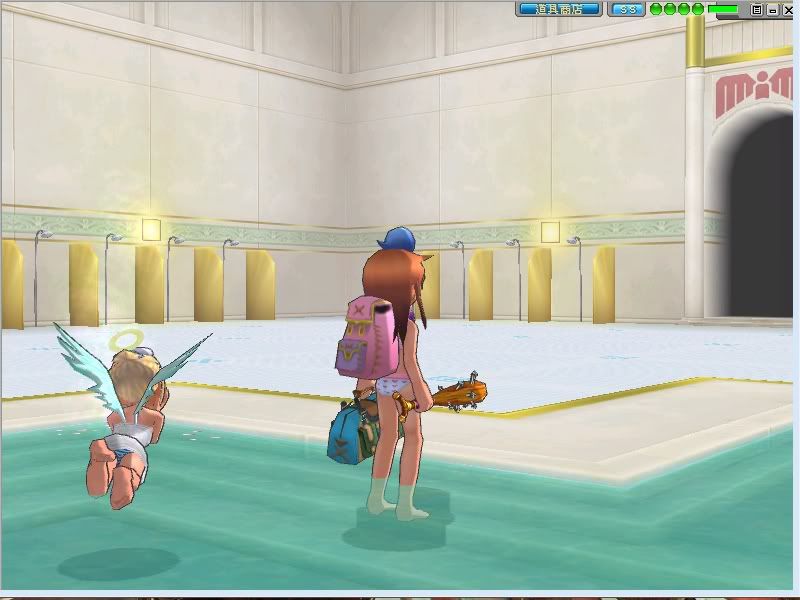Close the game window
800x600 pixels.
point(787,9)
